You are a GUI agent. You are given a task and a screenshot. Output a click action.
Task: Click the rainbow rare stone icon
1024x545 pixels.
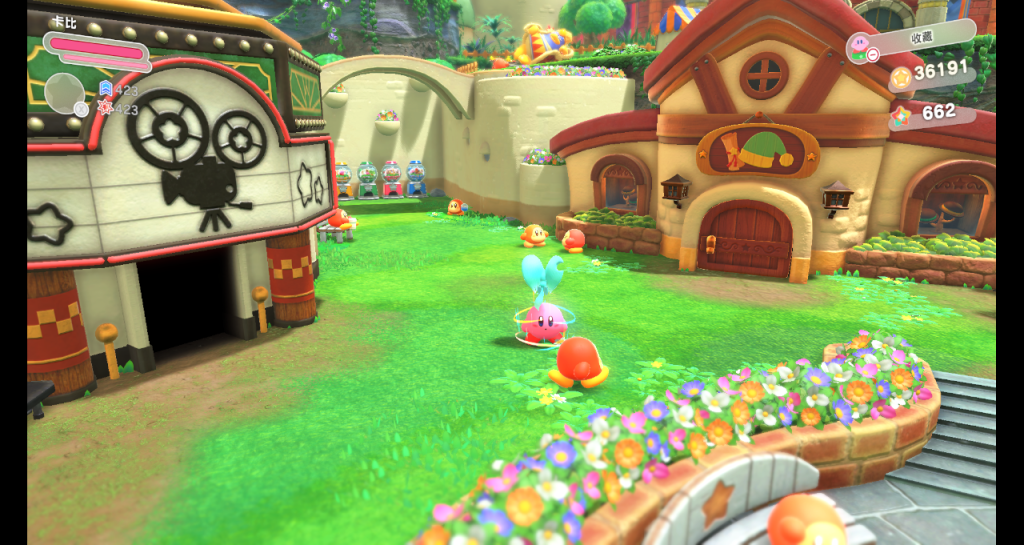(901, 115)
